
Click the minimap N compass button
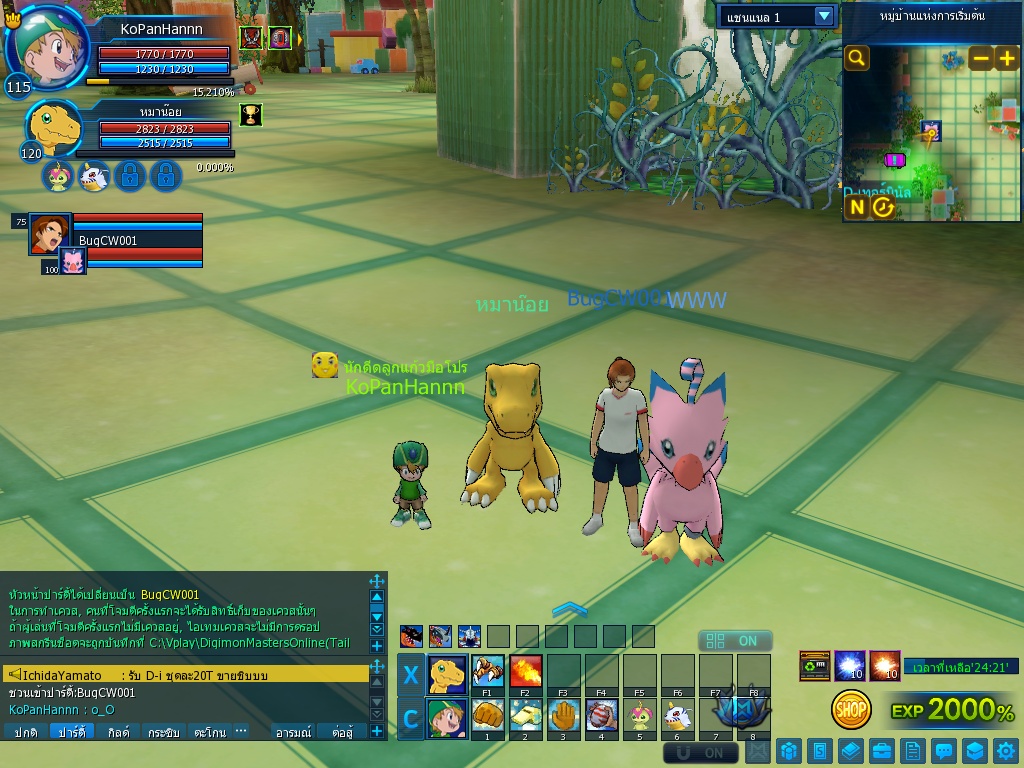(857, 207)
